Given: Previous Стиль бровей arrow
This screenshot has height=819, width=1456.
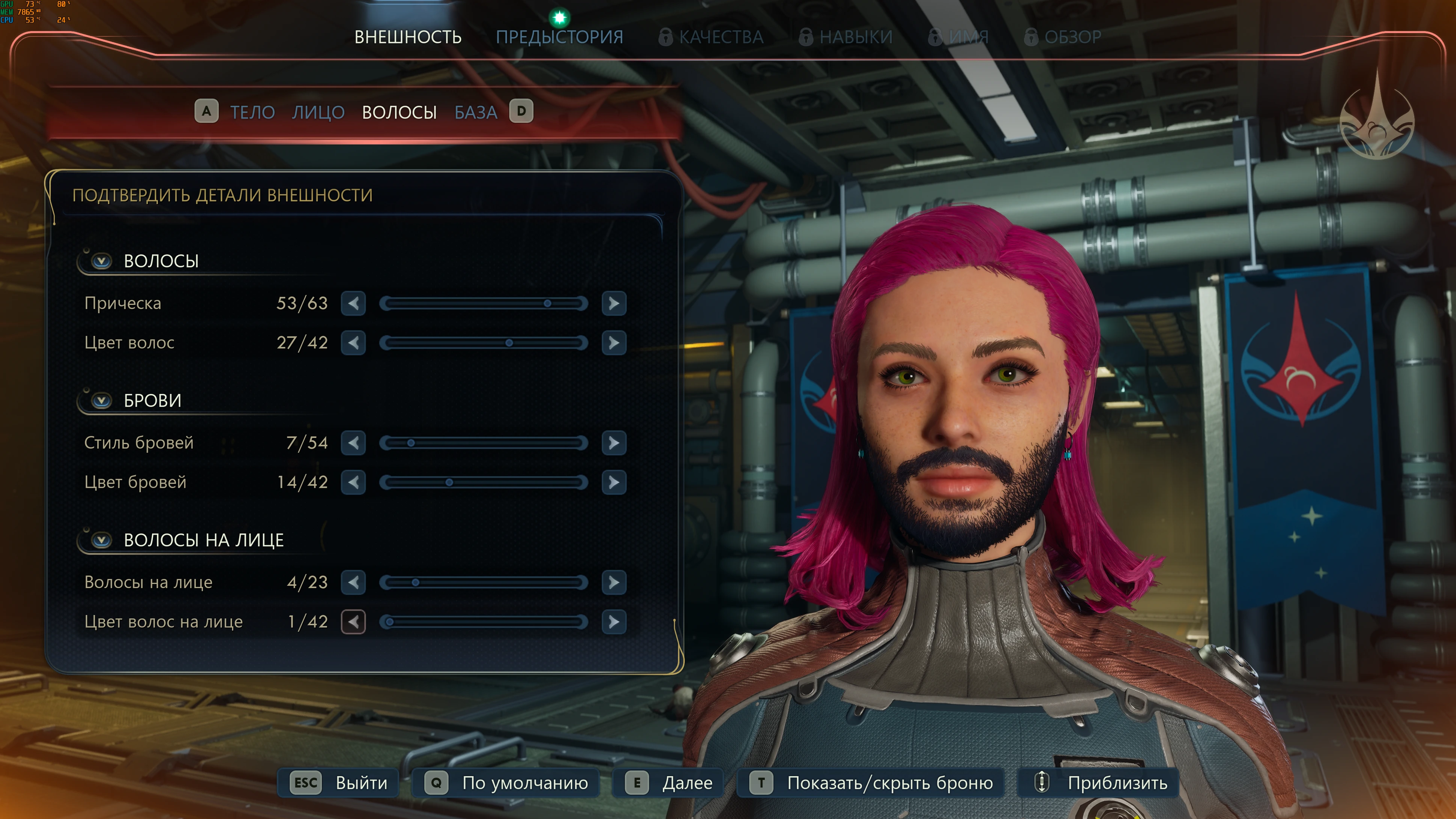Looking at the screenshot, I should click(x=353, y=443).
